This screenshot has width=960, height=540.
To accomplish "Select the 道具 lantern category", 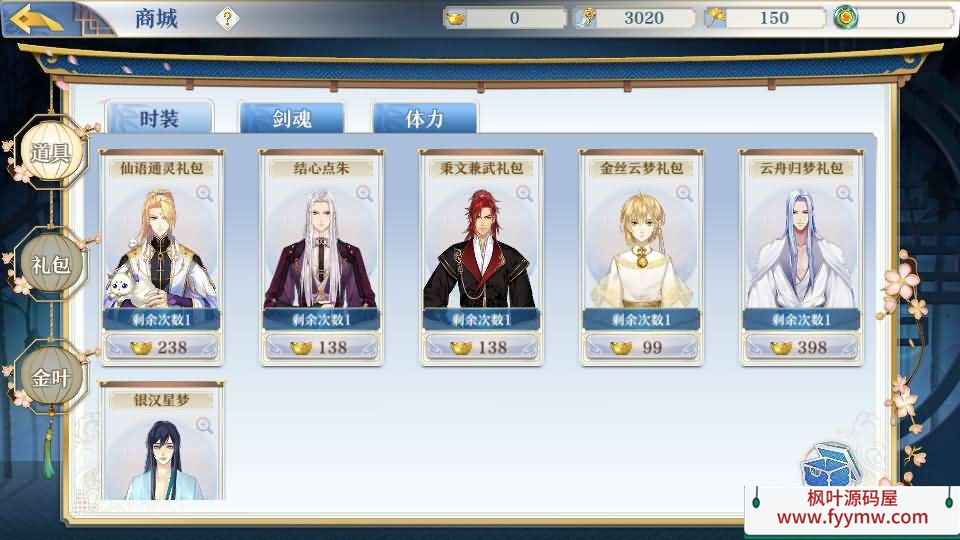I will click(x=50, y=153).
